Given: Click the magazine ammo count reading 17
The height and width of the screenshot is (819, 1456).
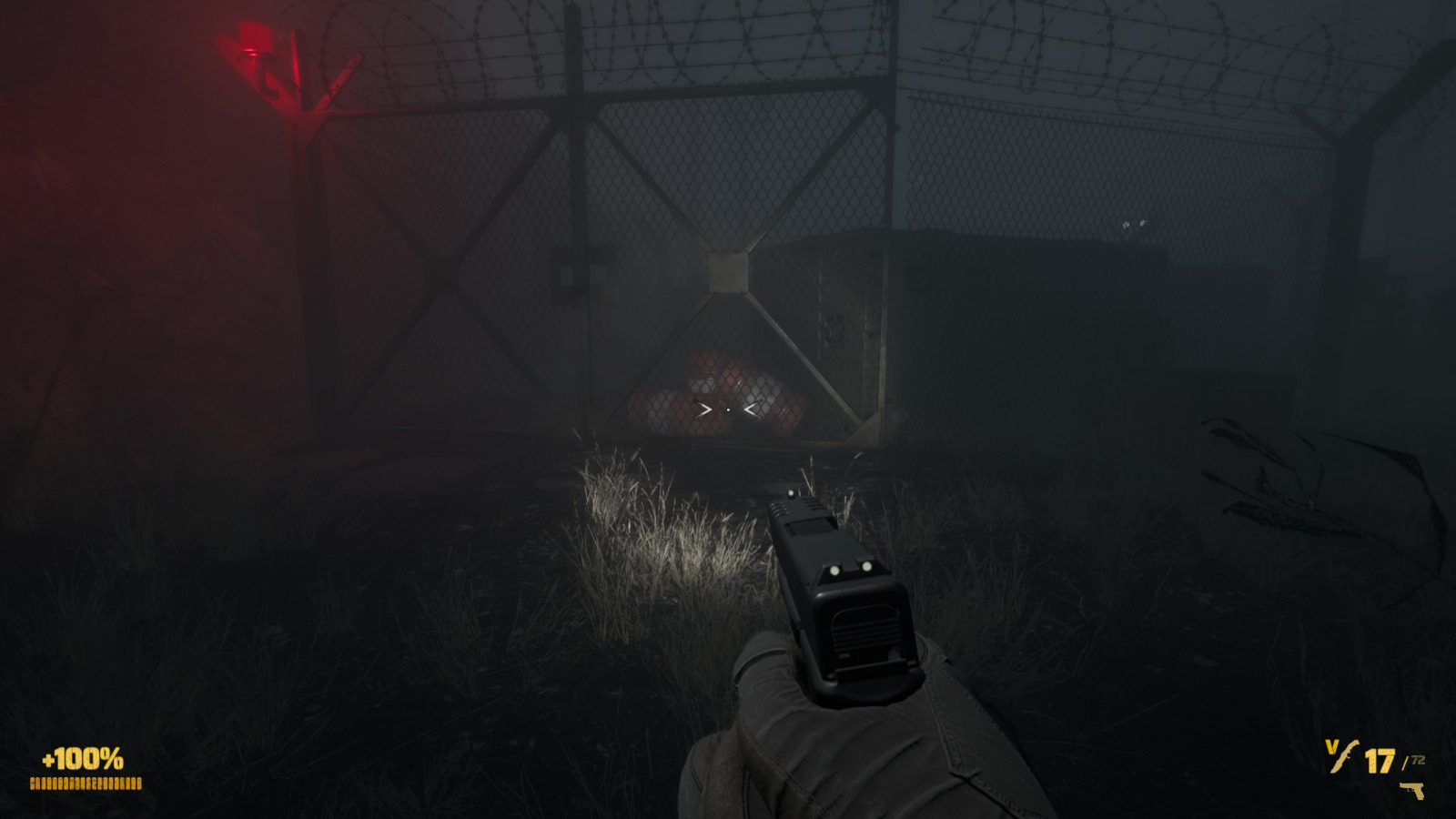Looking at the screenshot, I should click(1380, 761).
